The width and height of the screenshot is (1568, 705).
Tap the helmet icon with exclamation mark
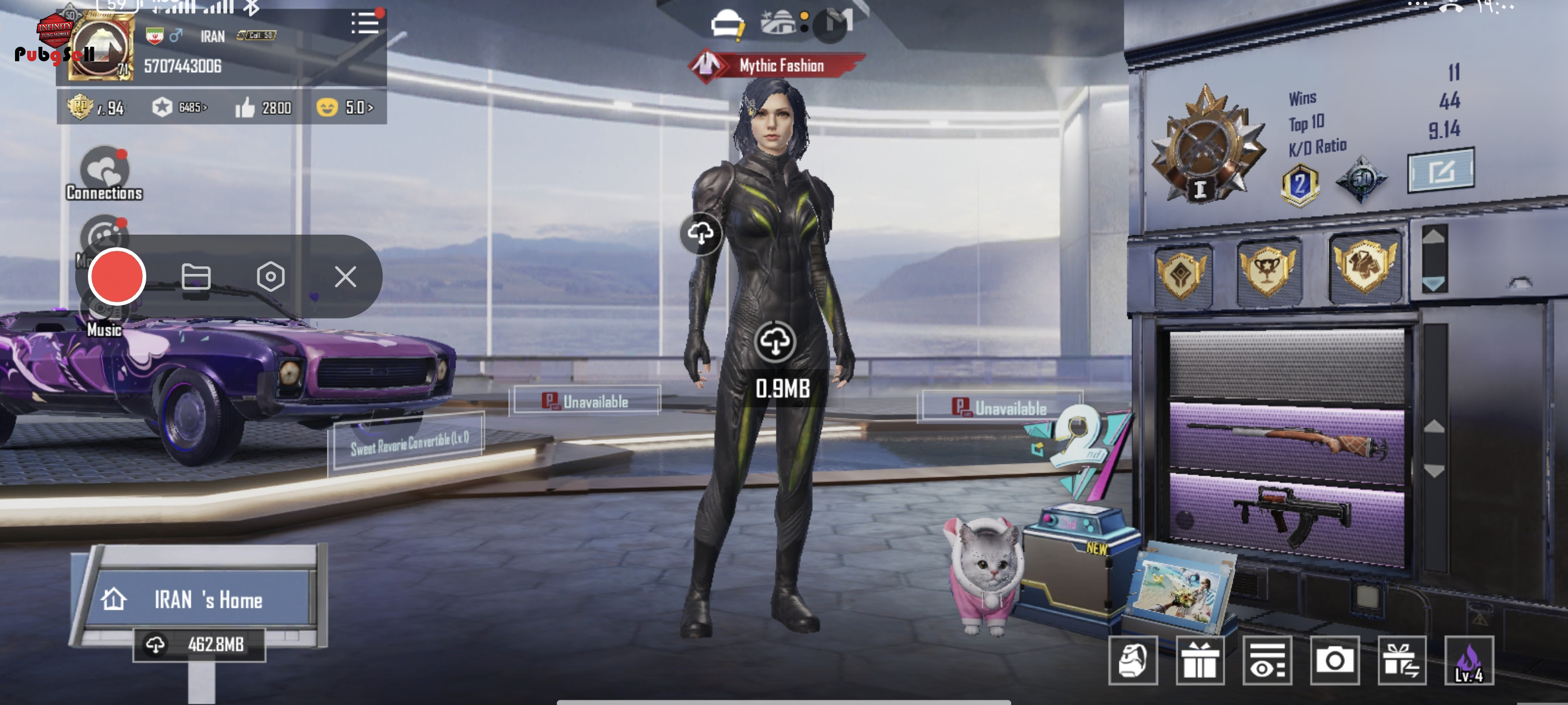tap(727, 25)
